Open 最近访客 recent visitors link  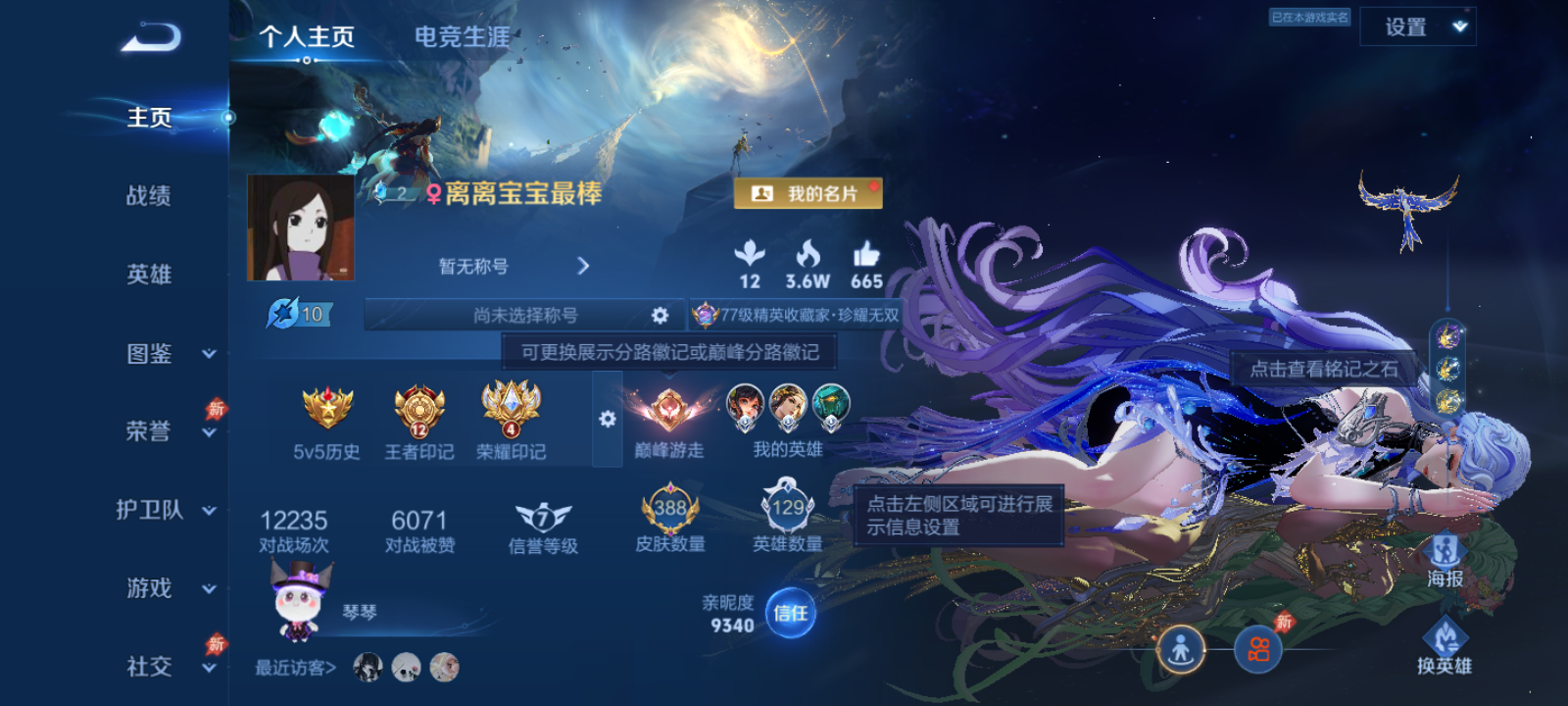tap(292, 666)
